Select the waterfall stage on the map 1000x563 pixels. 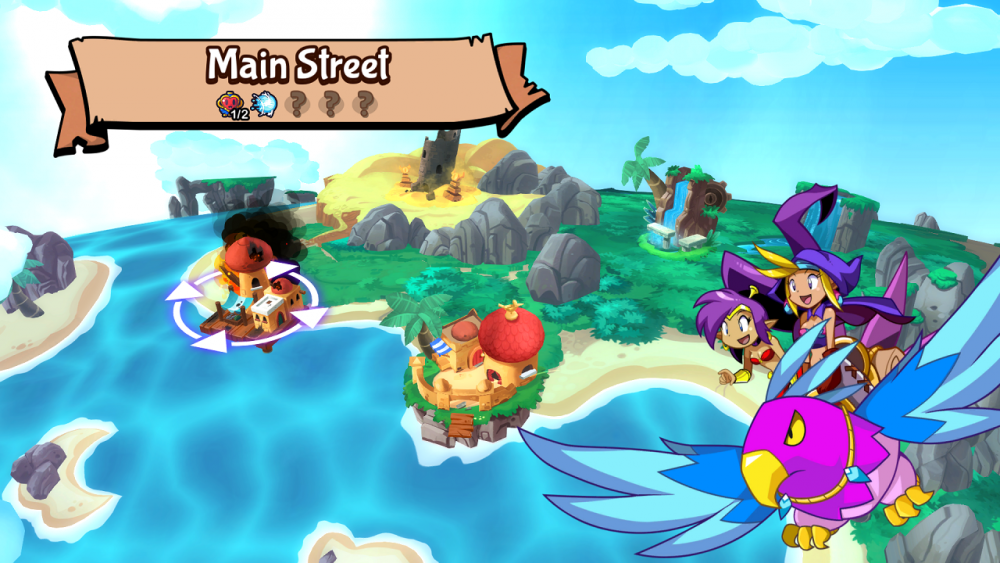click(686, 210)
